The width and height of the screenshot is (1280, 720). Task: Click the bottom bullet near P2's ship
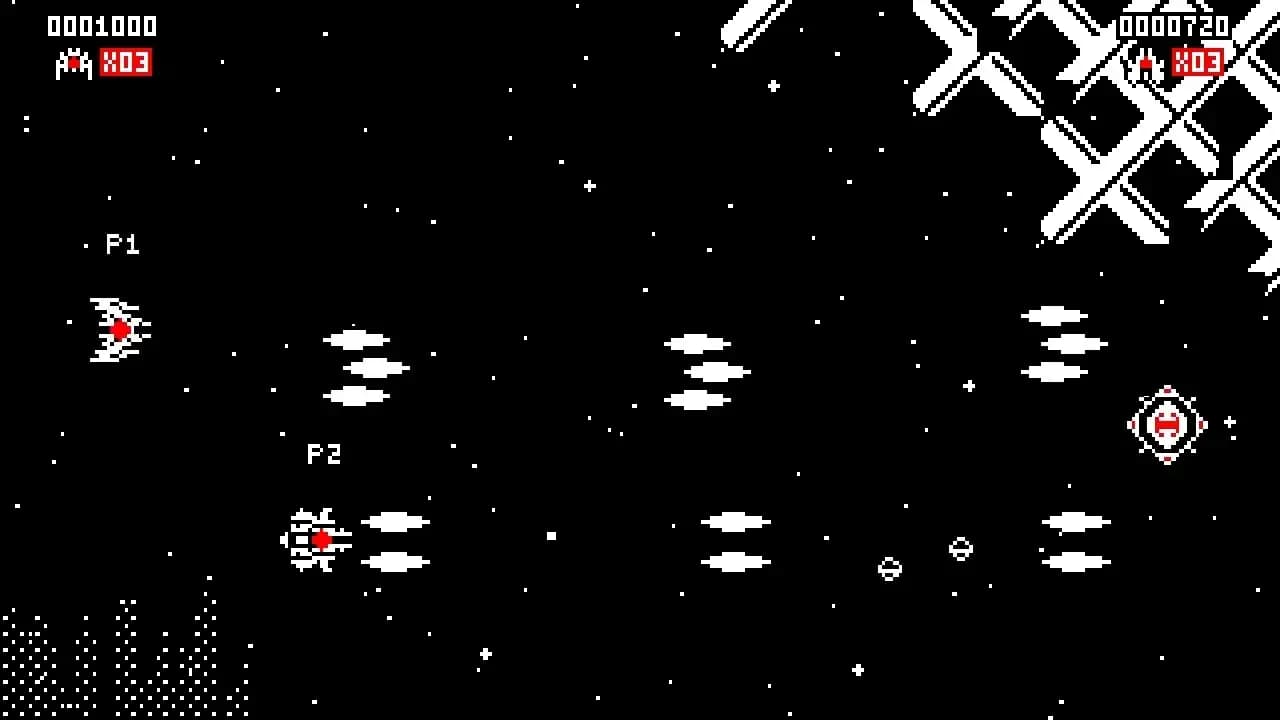(396, 562)
